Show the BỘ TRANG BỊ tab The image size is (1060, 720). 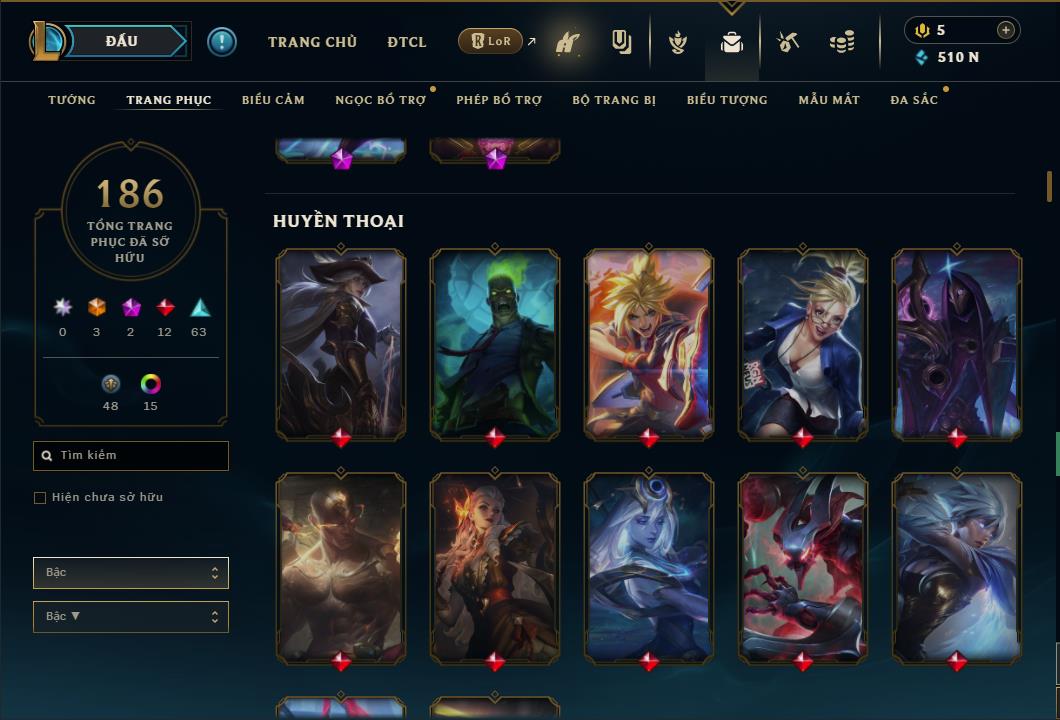tap(614, 100)
